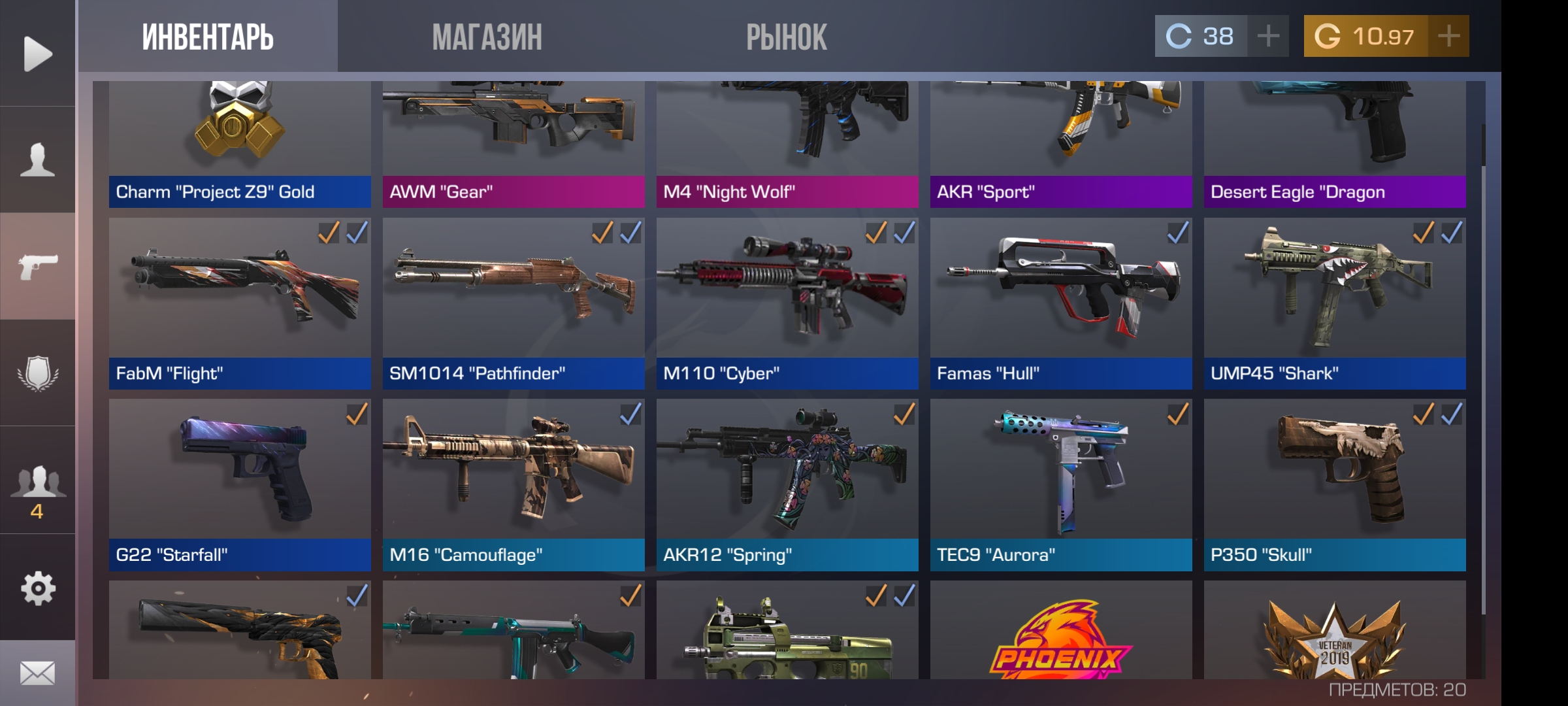Screen dimensions: 1568x706
Task: Switch to the Магазин tab
Action: [487, 37]
